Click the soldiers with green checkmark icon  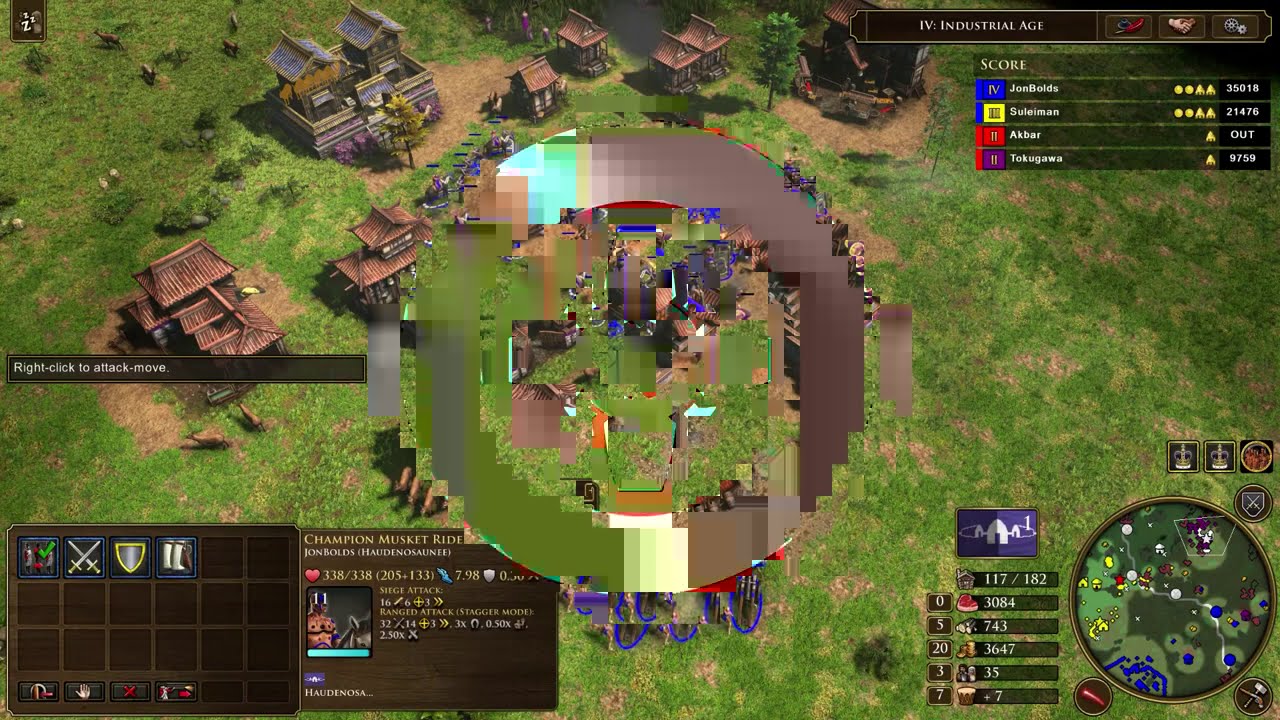click(x=39, y=557)
